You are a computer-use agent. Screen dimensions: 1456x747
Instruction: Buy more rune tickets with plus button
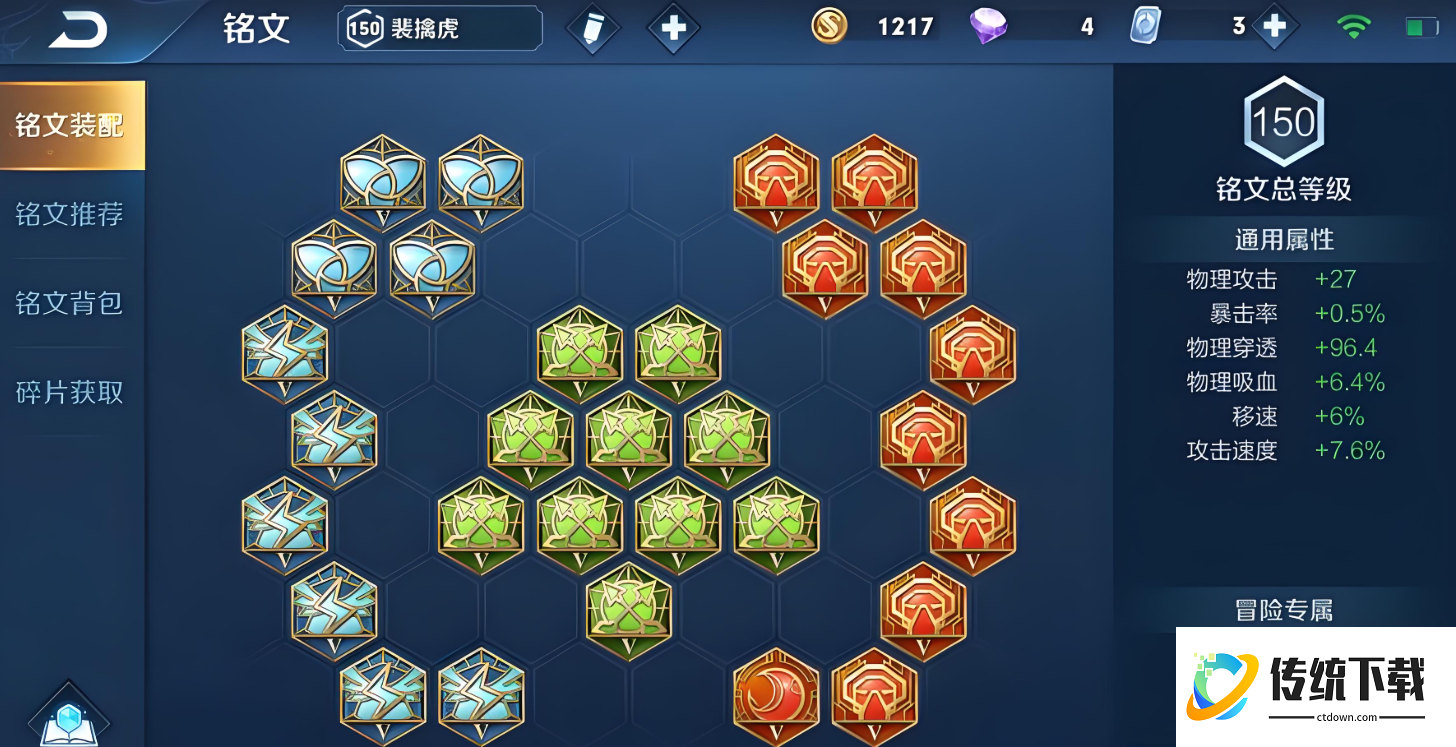pos(1274,27)
